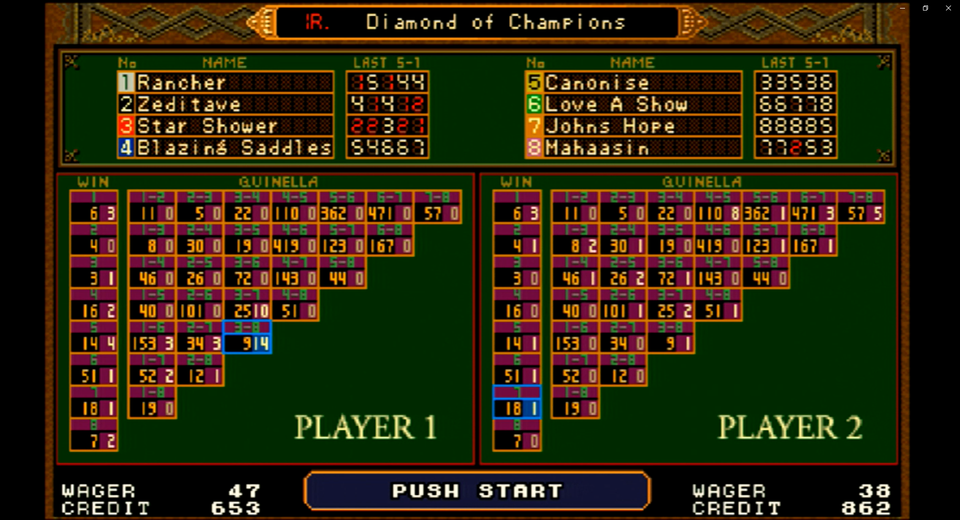Bet on Player 1's Win cell for horse 1
Image resolution: width=960 pixels, height=520 pixels.
(x=94, y=212)
